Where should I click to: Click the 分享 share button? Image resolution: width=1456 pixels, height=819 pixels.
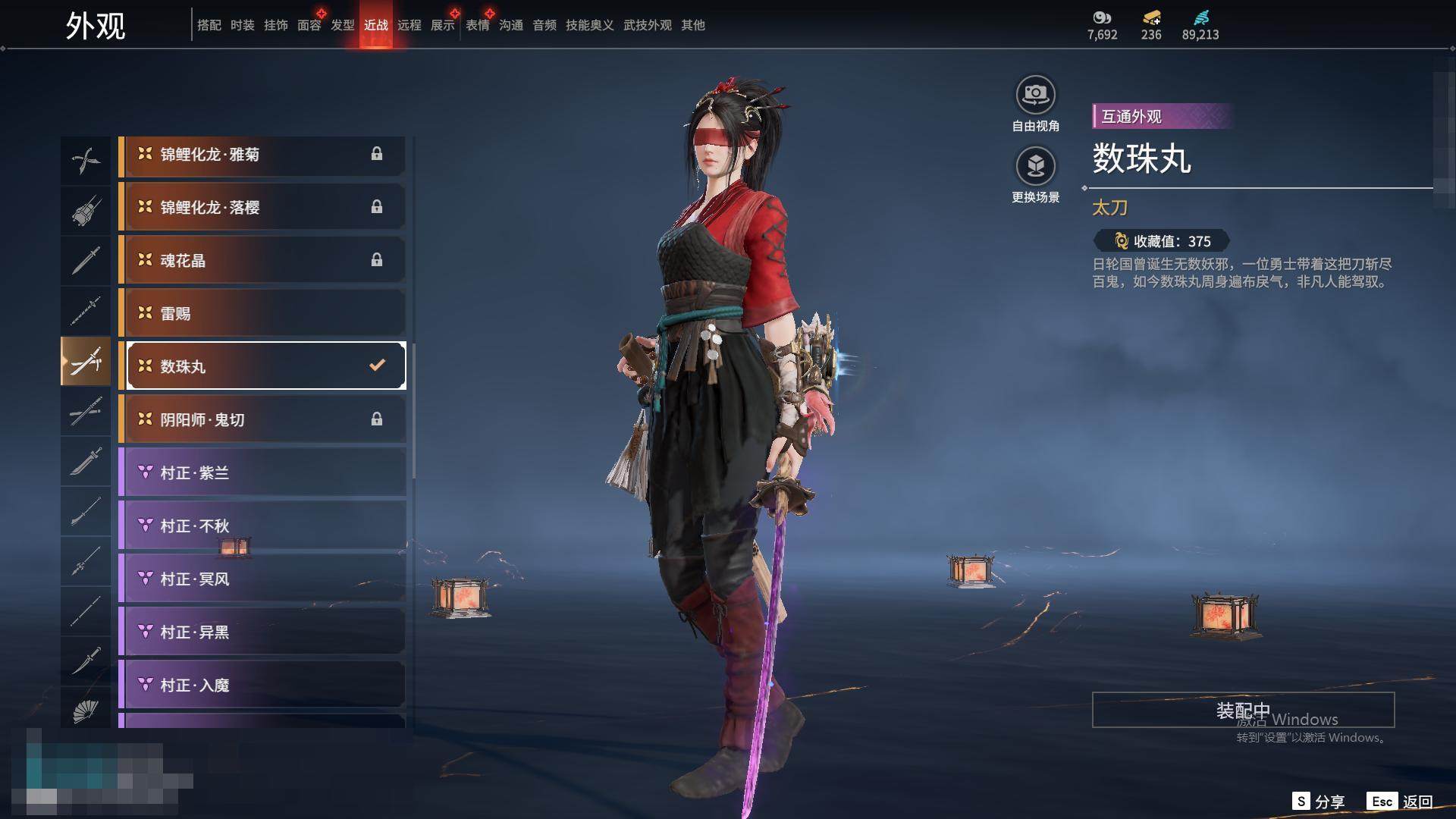(1319, 802)
